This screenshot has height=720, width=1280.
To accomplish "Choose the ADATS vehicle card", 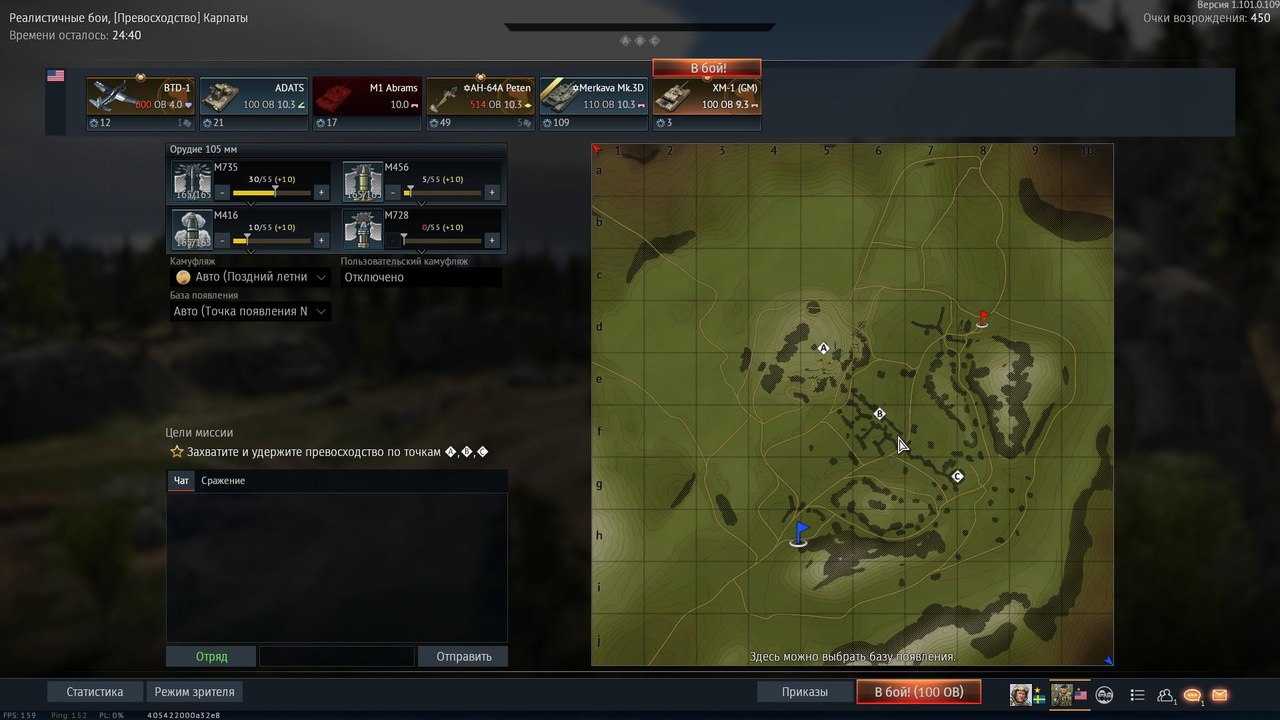I will click(254, 103).
